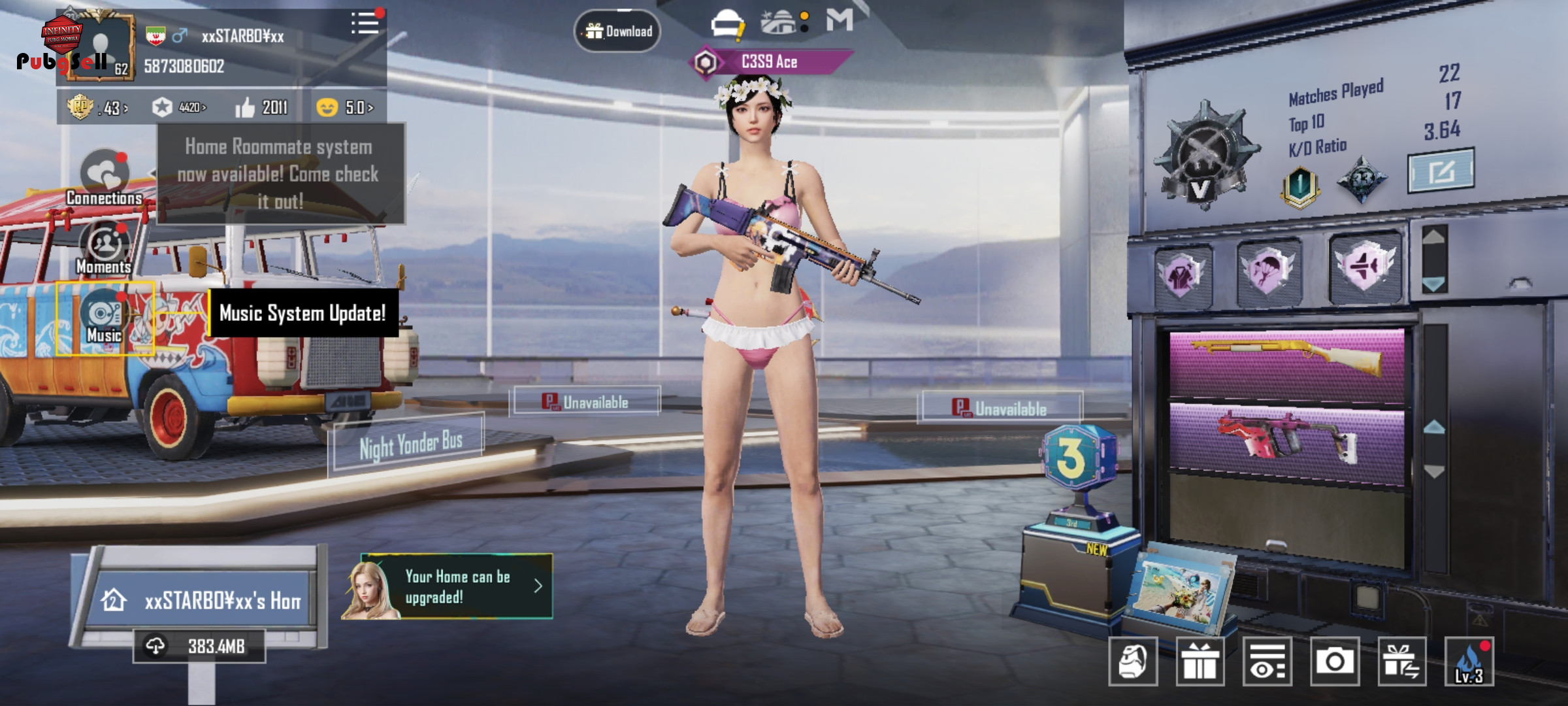The image size is (1568, 706).
Task: Download the 383.4MB home resource pack
Action: pos(199,647)
